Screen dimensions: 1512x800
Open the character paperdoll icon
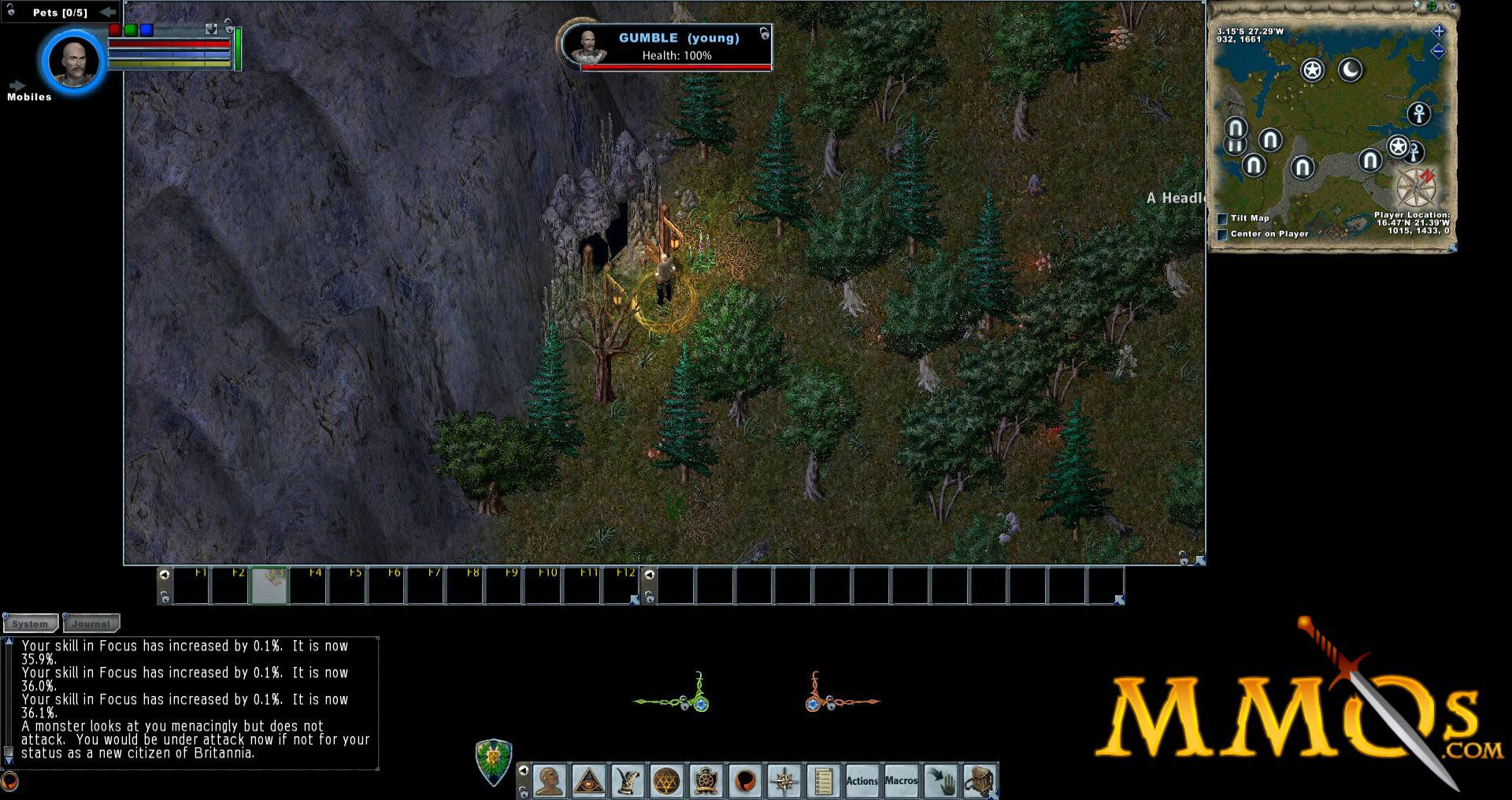(550, 781)
